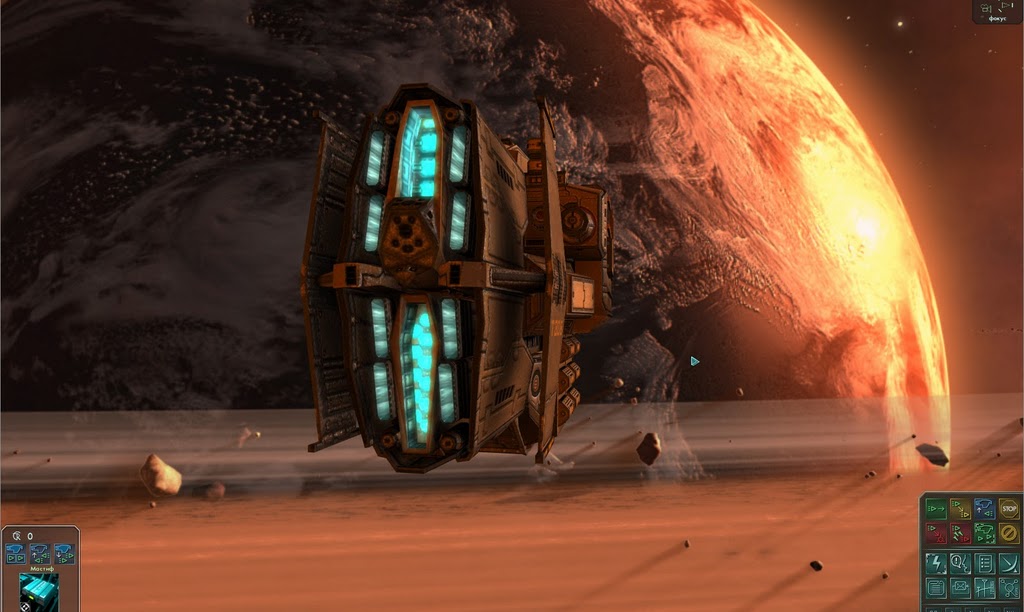
Task: Open the envelope messages panel
Action: [x=960, y=588]
